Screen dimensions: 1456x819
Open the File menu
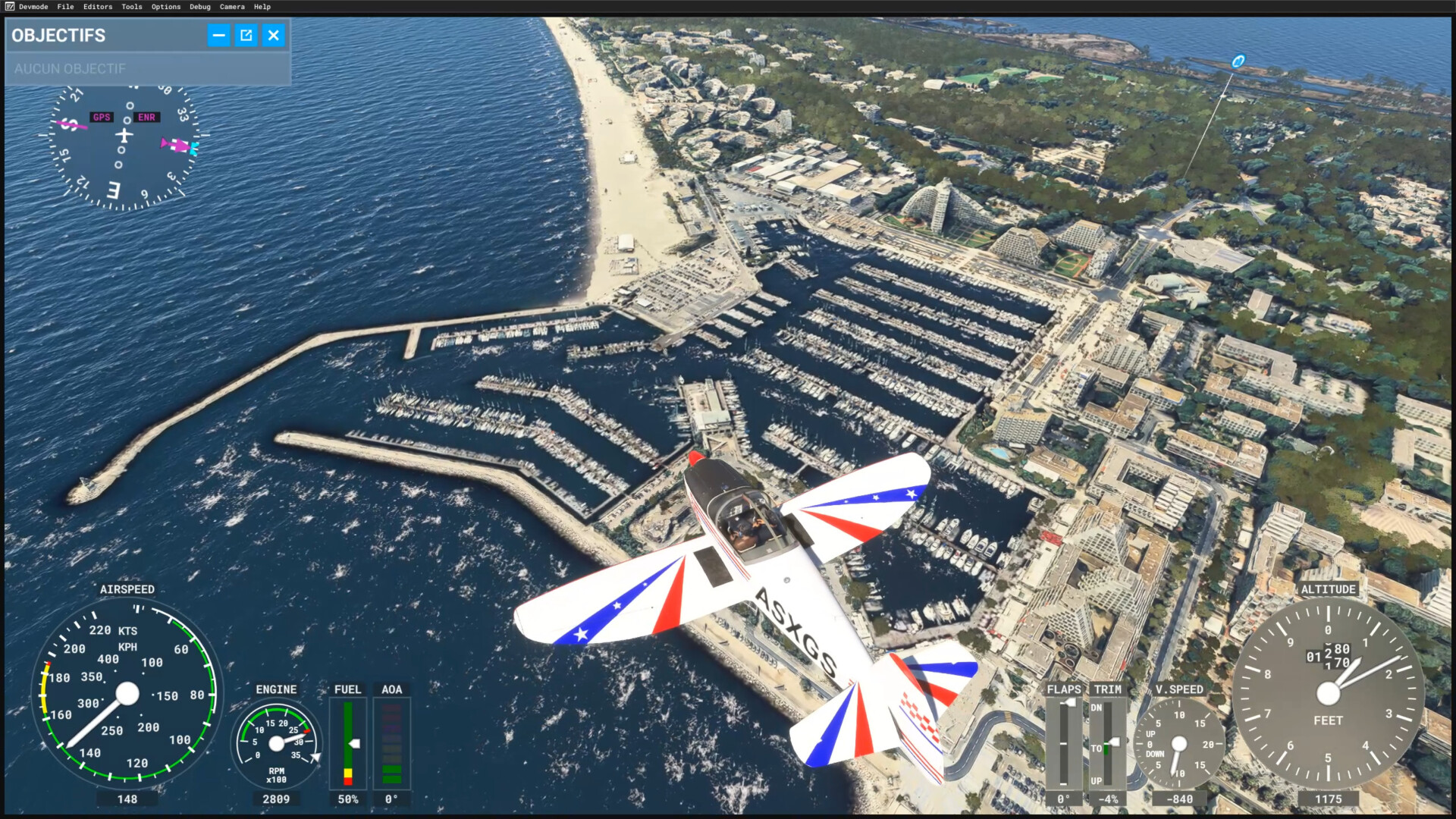point(66,7)
